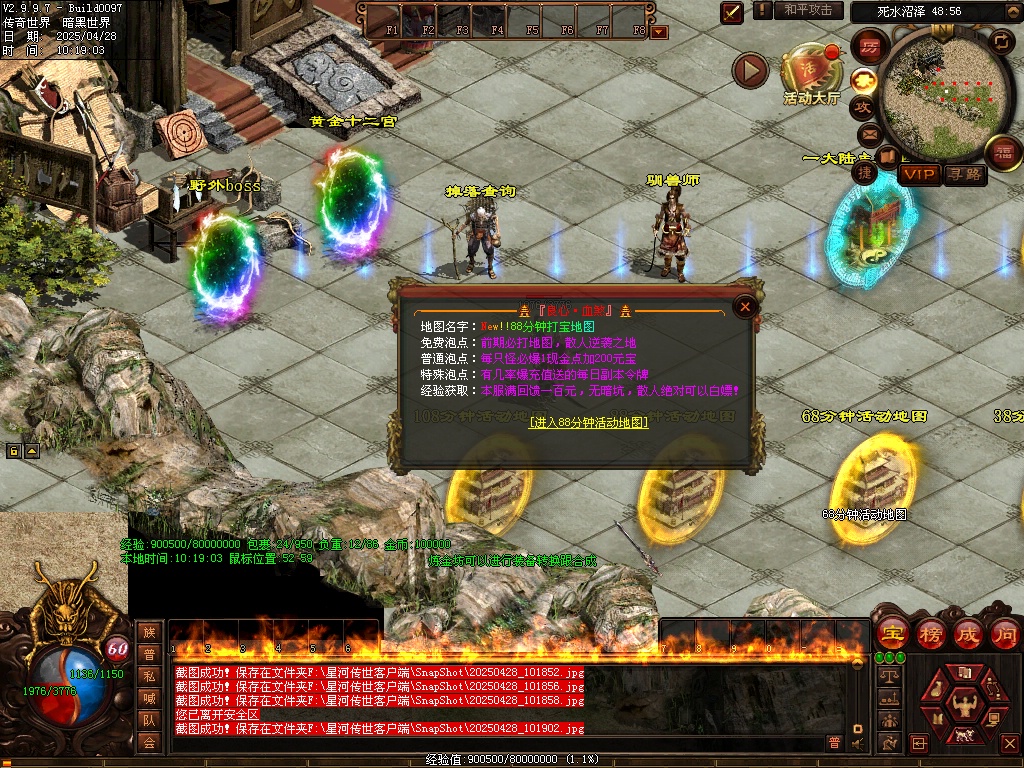Viewport: 1024px width, 768px height.
Task: Enter the 88分钟活动地图 via dialog link
Action: tap(589, 423)
